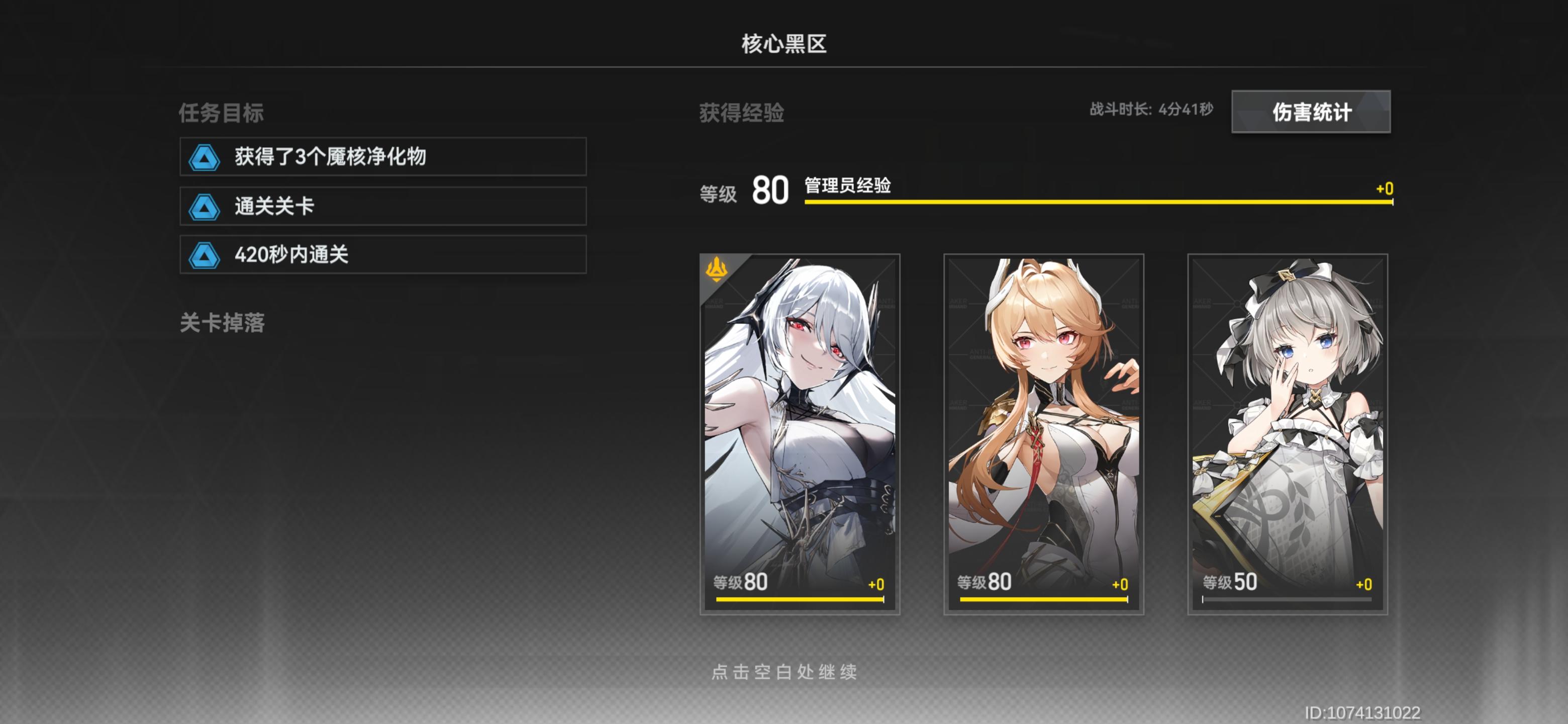Click the blue badge beside 获得了3个魇核净化物

pos(205,156)
